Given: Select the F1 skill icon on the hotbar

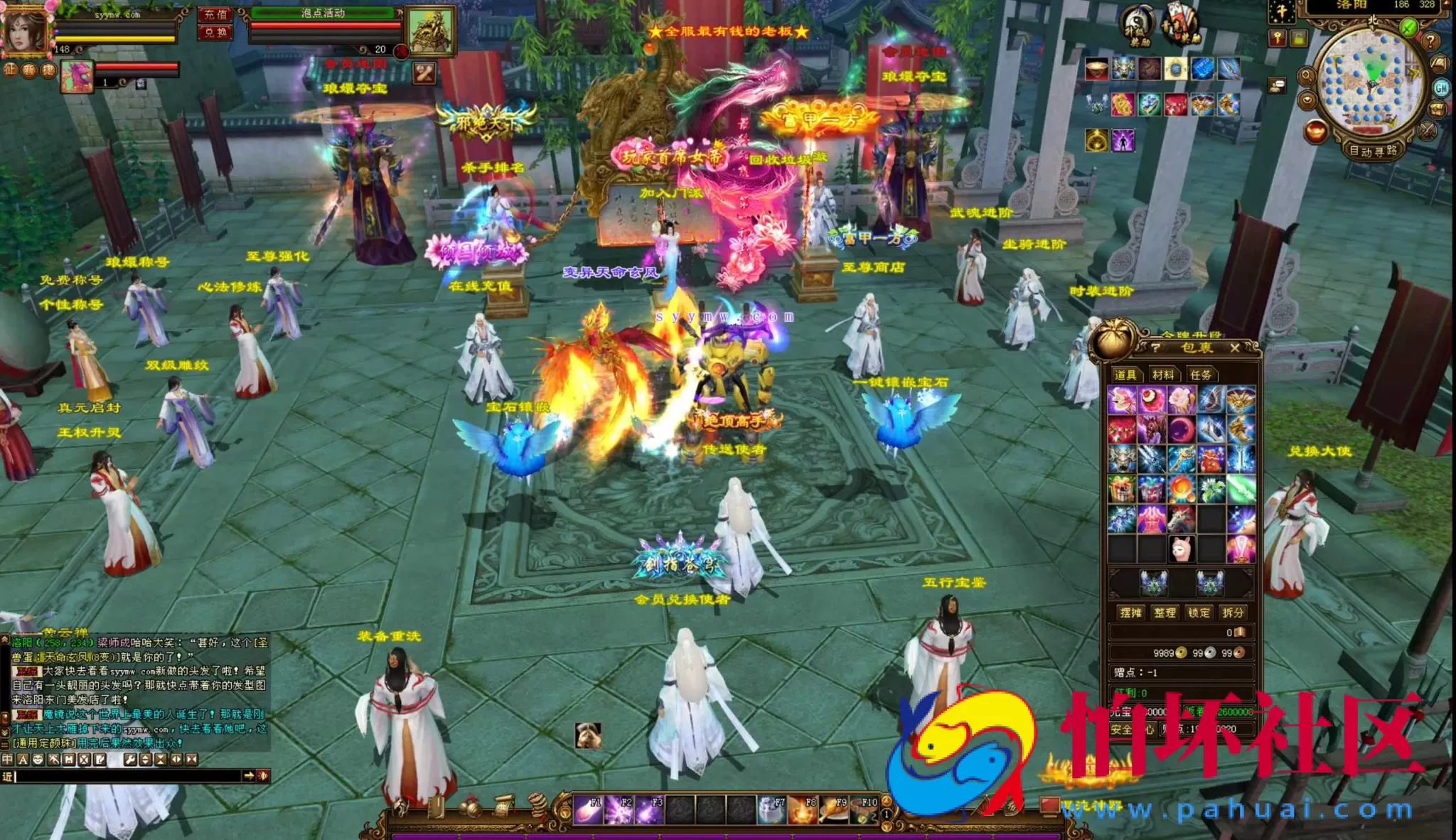Looking at the screenshot, I should (x=587, y=810).
